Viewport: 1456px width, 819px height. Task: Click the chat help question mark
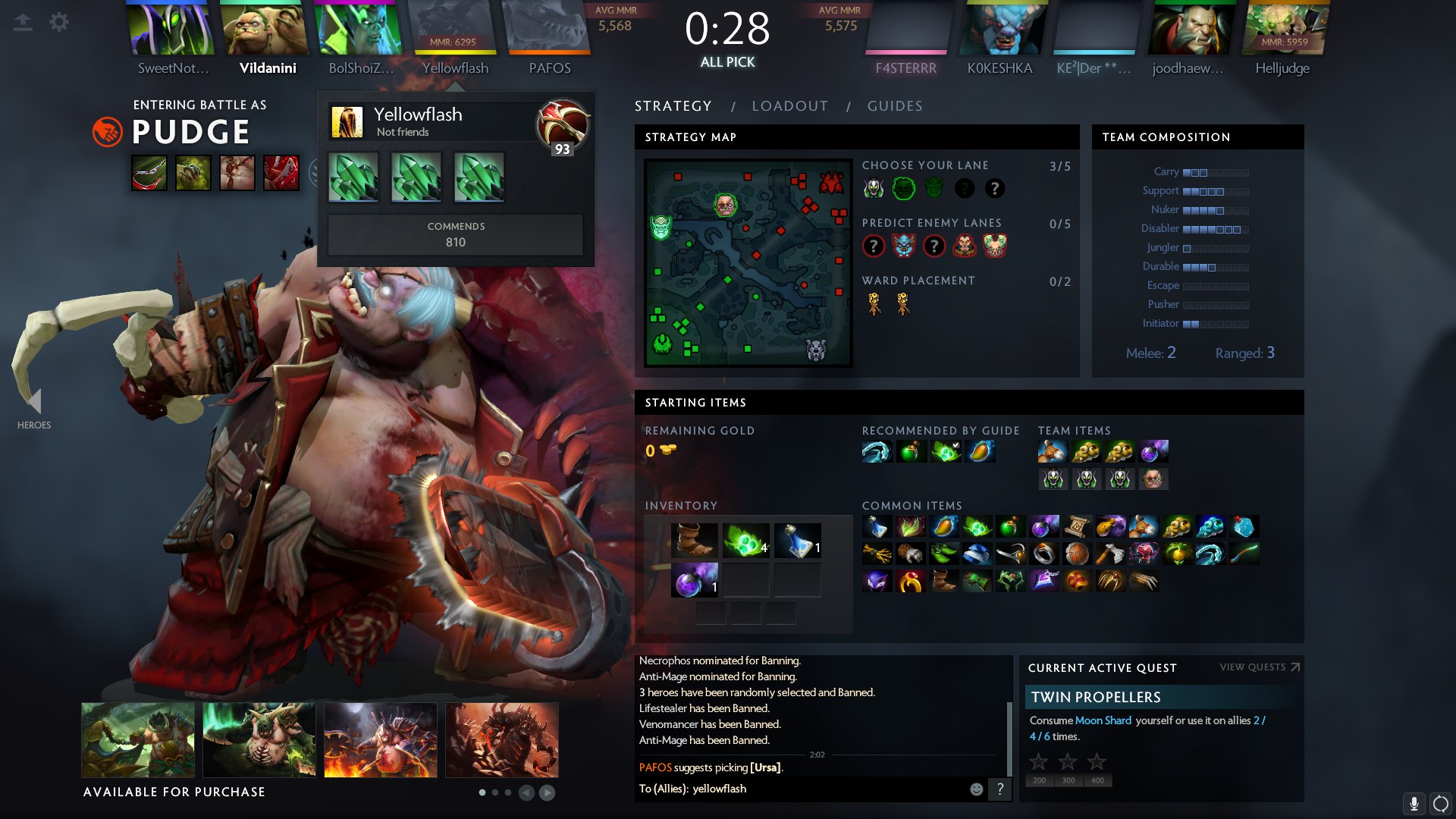click(1000, 789)
